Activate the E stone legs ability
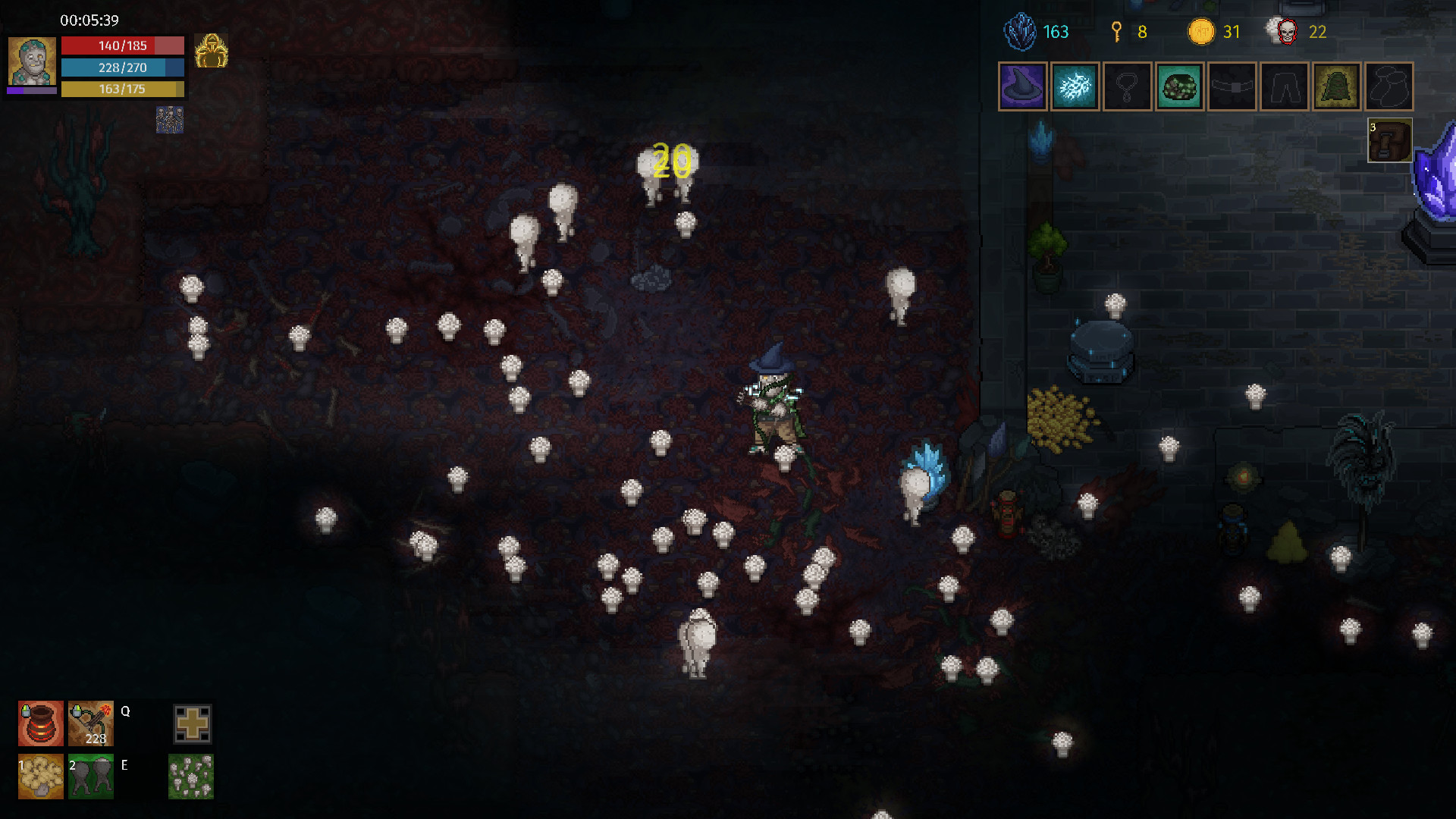 coord(90,778)
